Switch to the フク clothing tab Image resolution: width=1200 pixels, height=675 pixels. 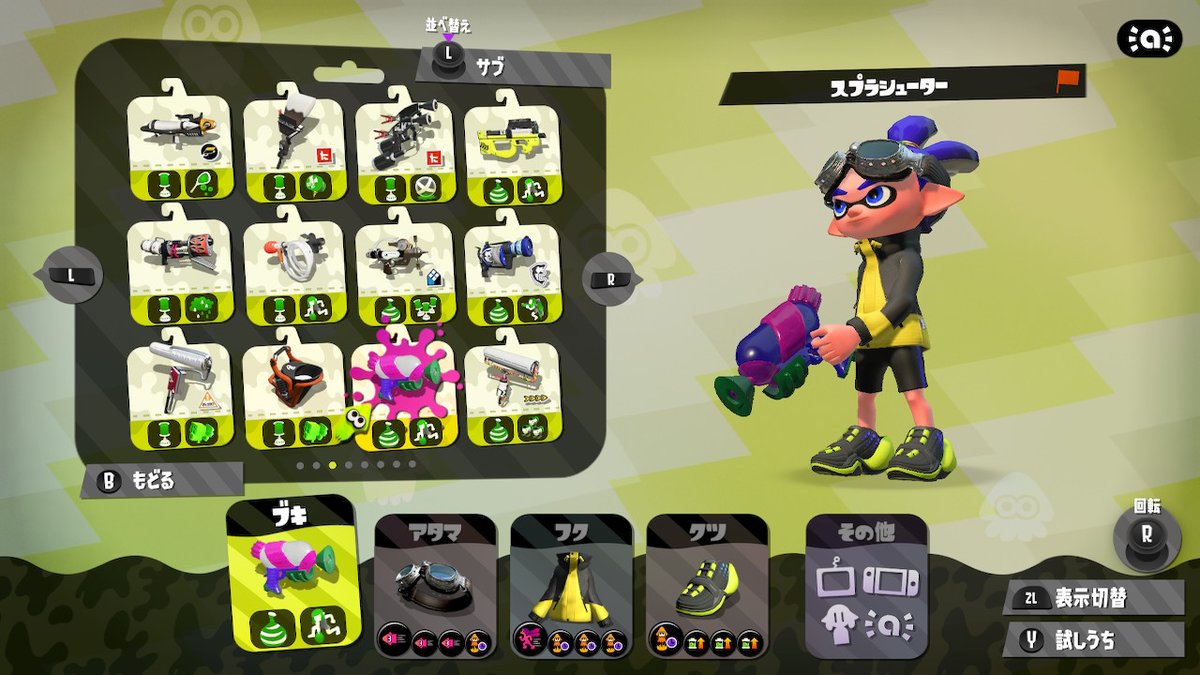[x=571, y=586]
